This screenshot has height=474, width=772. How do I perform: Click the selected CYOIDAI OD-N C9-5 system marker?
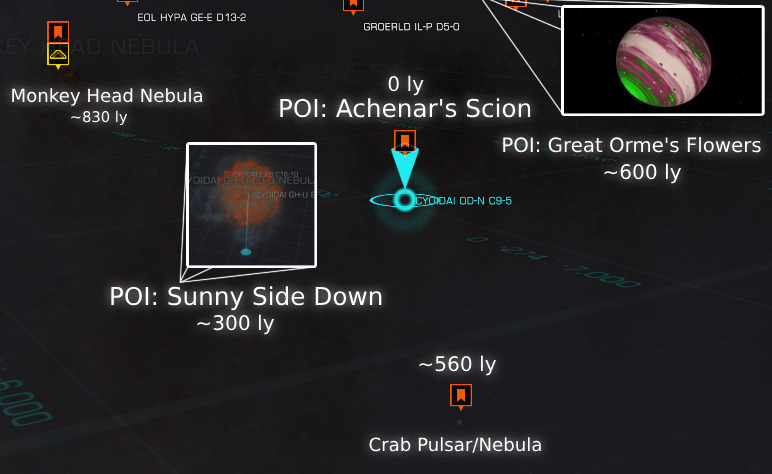click(x=404, y=201)
